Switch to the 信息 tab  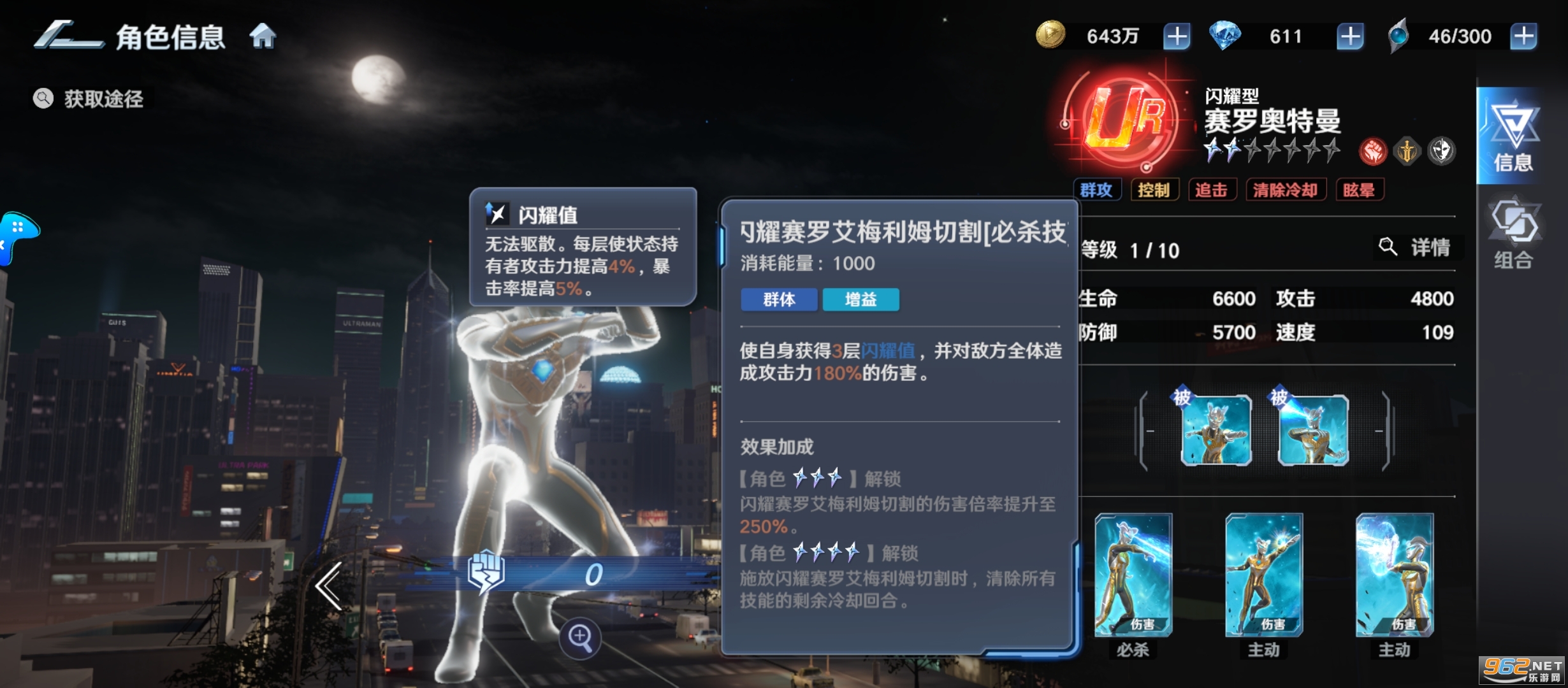point(1513,137)
